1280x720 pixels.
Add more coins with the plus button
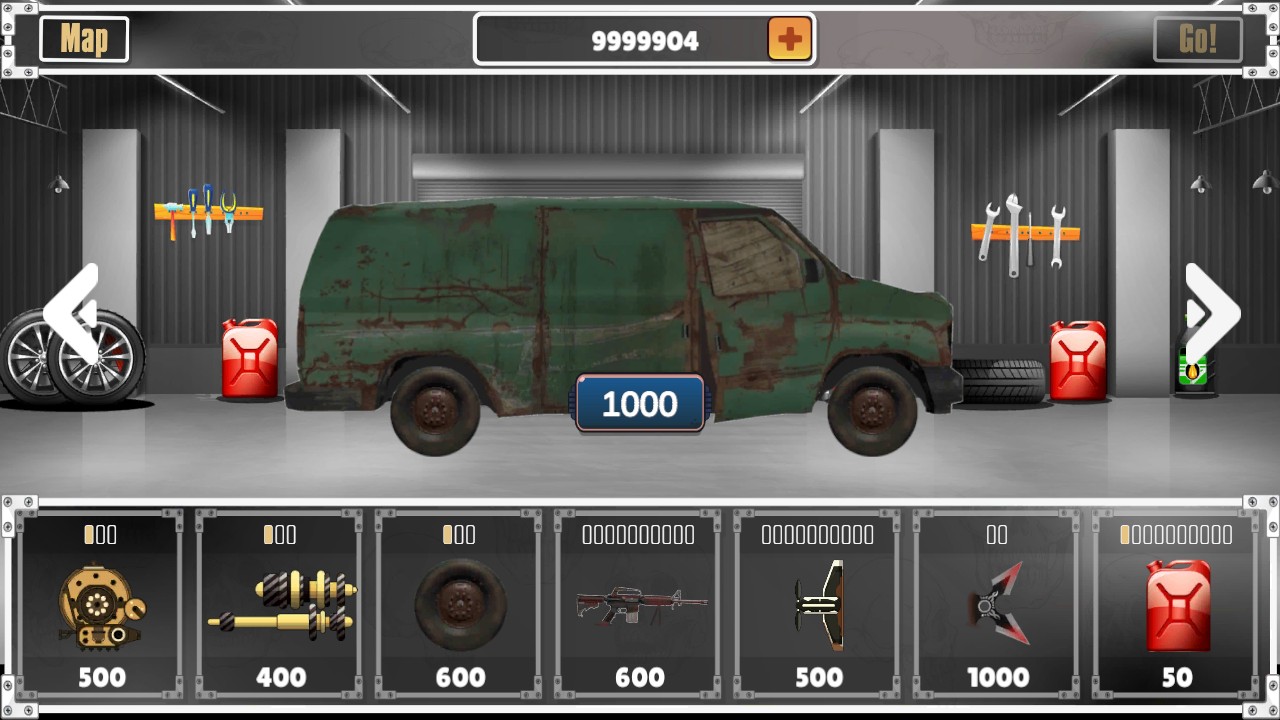(x=789, y=40)
